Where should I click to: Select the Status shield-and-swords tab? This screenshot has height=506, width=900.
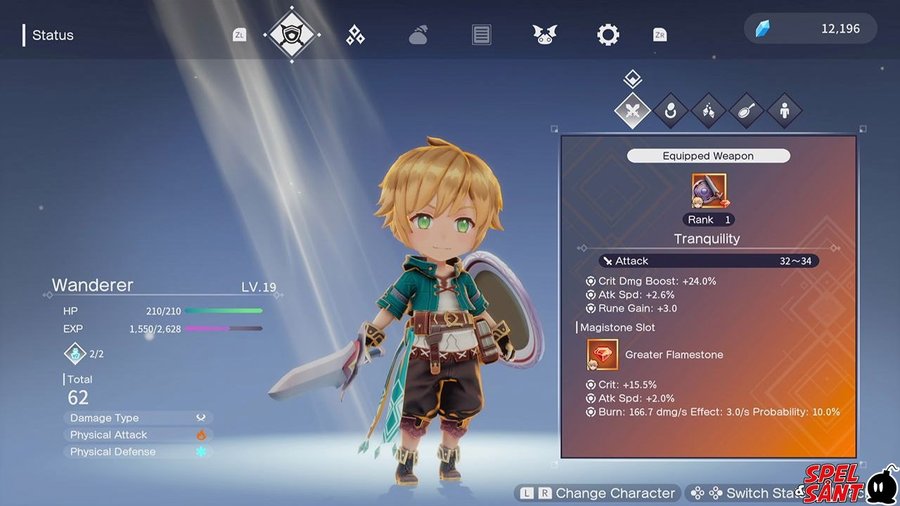point(293,35)
